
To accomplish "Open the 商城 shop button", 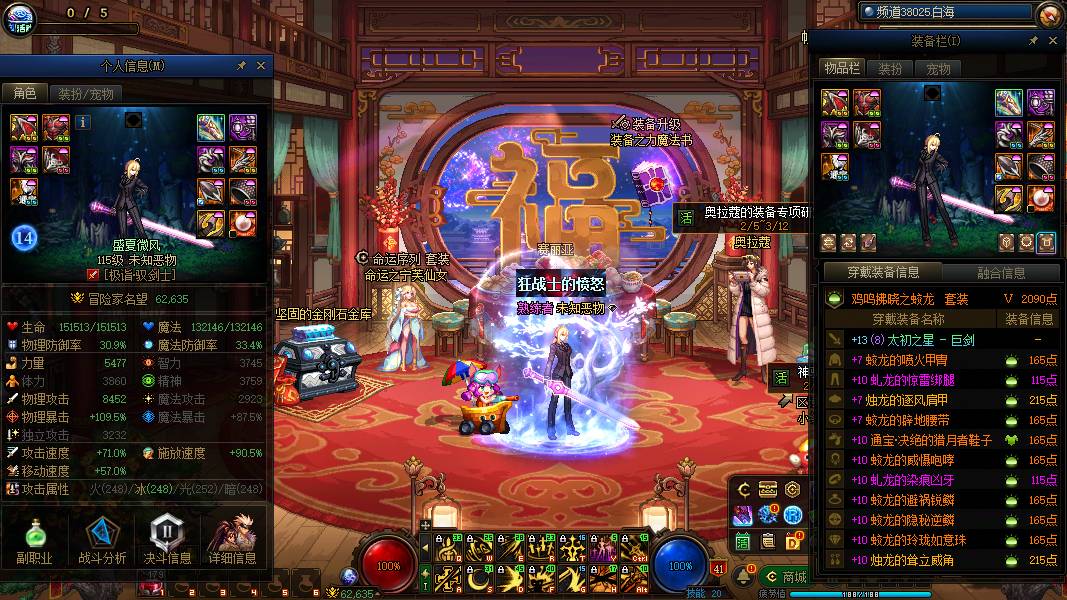I will point(785,577).
